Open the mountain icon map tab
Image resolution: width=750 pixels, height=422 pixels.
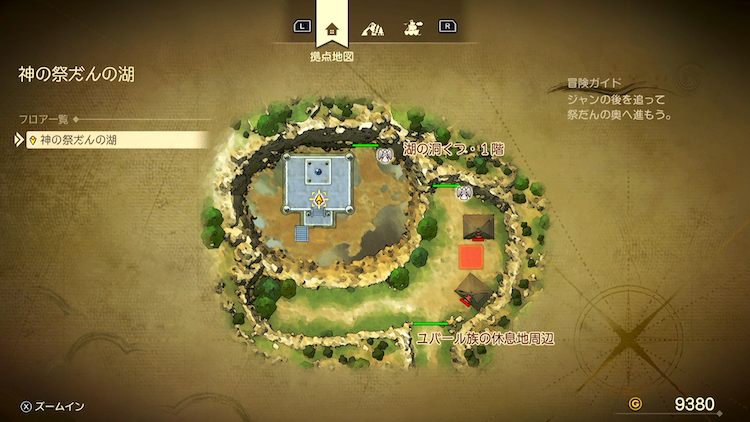(x=372, y=27)
